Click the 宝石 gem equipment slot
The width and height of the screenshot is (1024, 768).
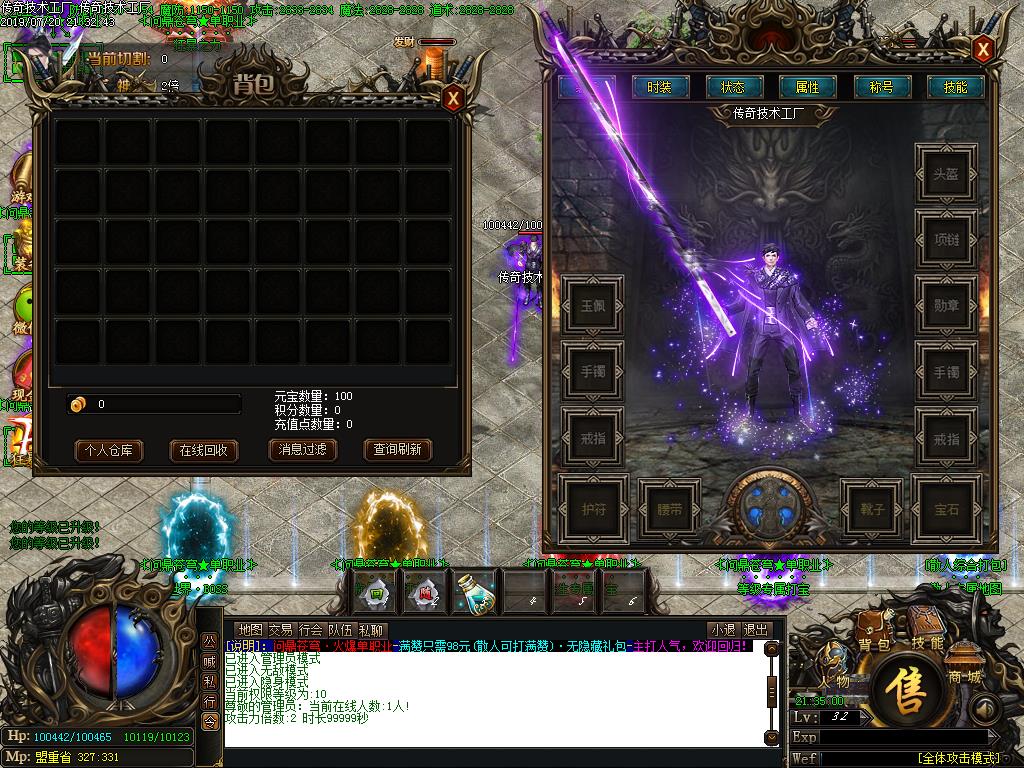[x=946, y=509]
